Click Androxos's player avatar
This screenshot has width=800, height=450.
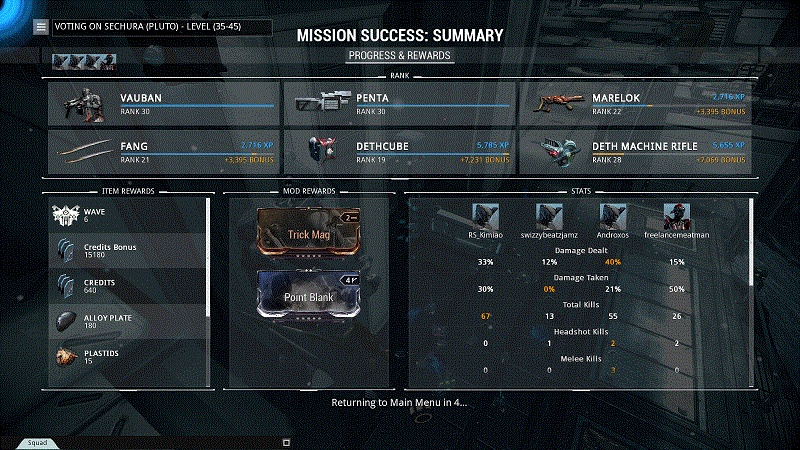(x=612, y=215)
